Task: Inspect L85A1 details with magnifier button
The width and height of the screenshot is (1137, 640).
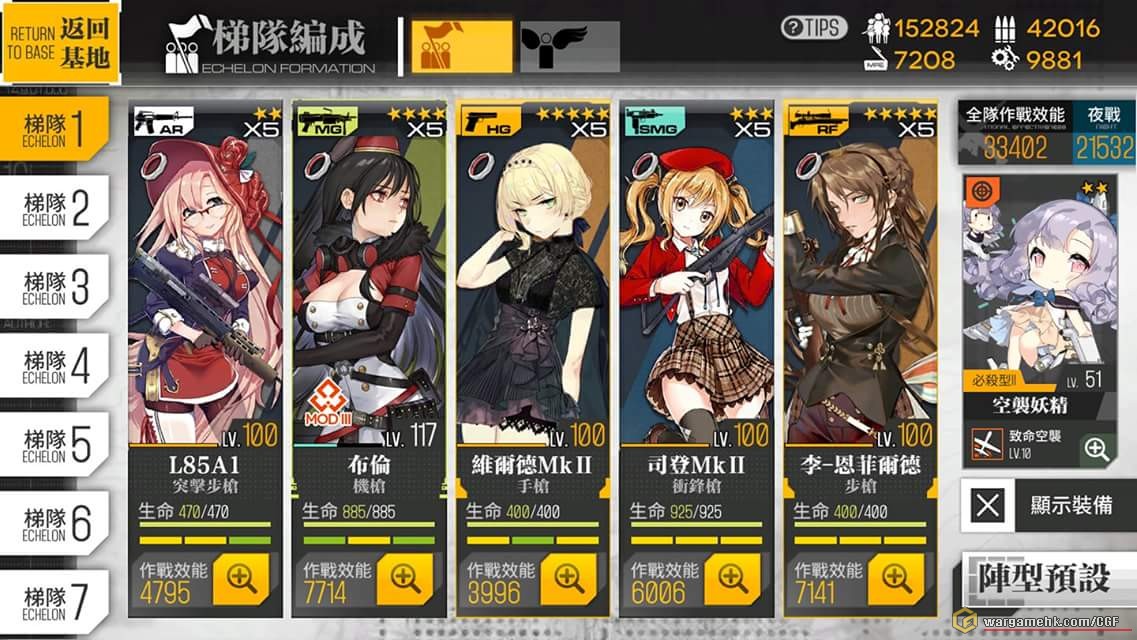Action: 241,579
